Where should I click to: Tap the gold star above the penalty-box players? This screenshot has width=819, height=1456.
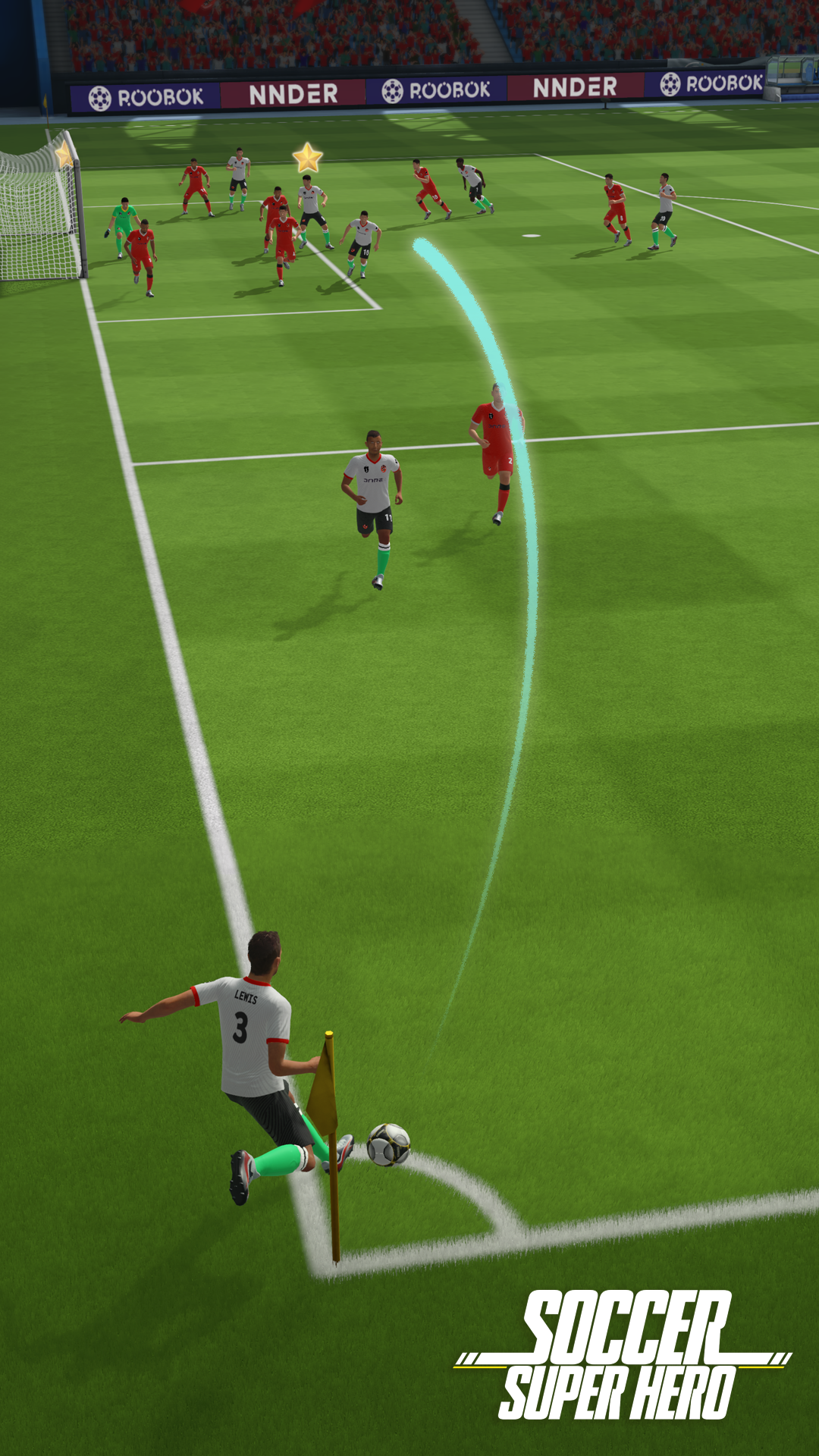[x=308, y=158]
